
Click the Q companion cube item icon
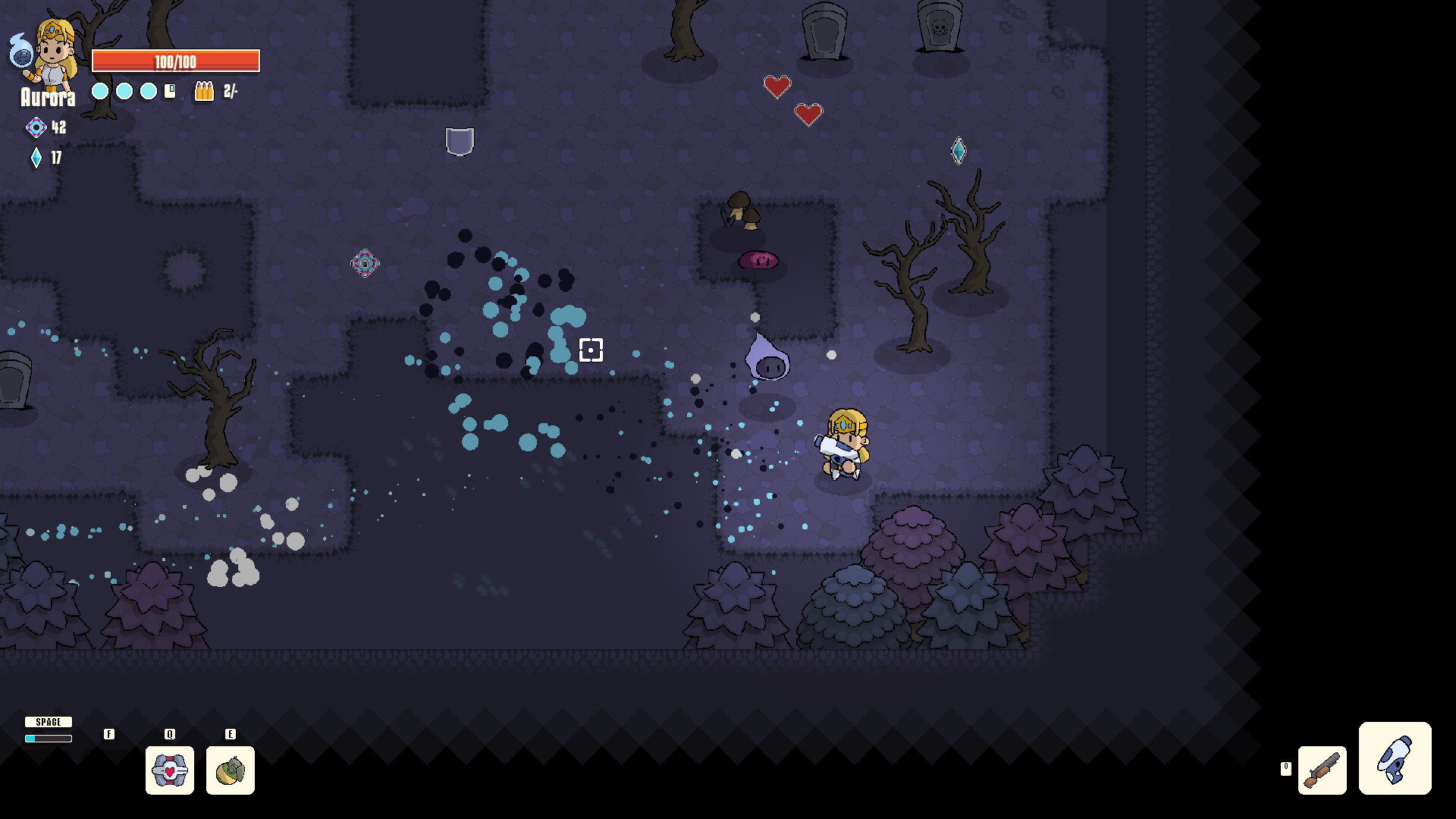(170, 770)
